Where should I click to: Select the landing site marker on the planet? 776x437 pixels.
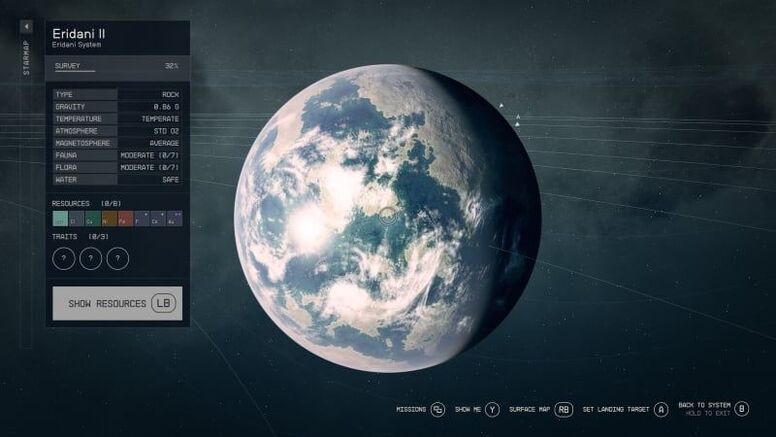[x=387, y=213]
